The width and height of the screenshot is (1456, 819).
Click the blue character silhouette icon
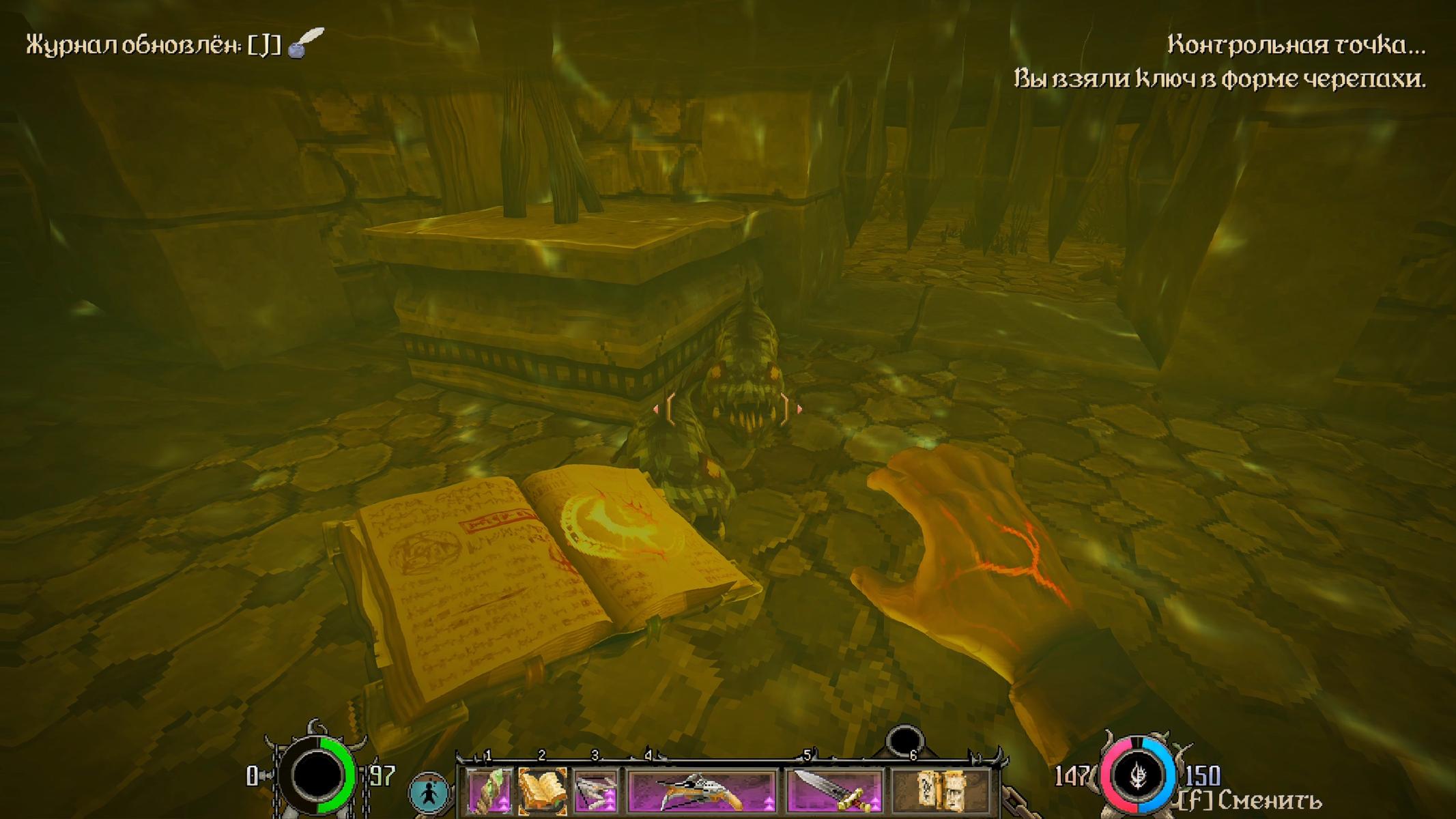[x=429, y=794]
